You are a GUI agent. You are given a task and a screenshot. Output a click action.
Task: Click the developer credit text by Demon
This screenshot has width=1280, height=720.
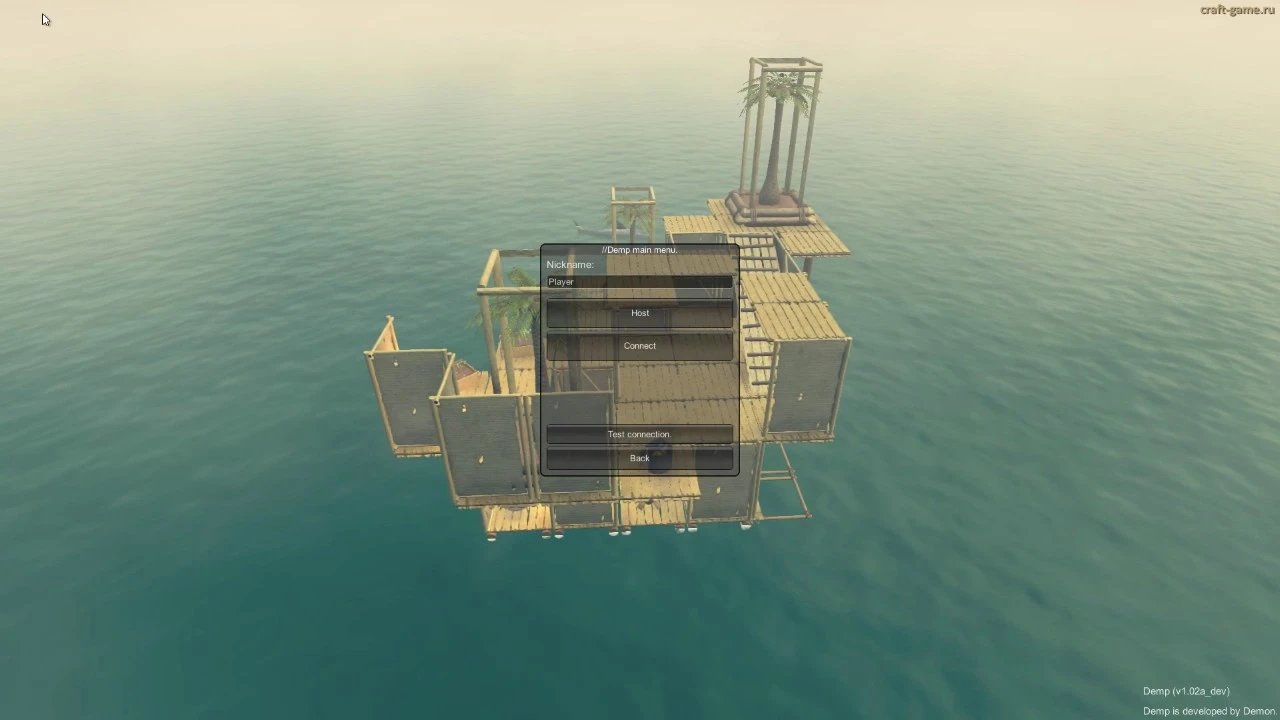coord(1208,710)
